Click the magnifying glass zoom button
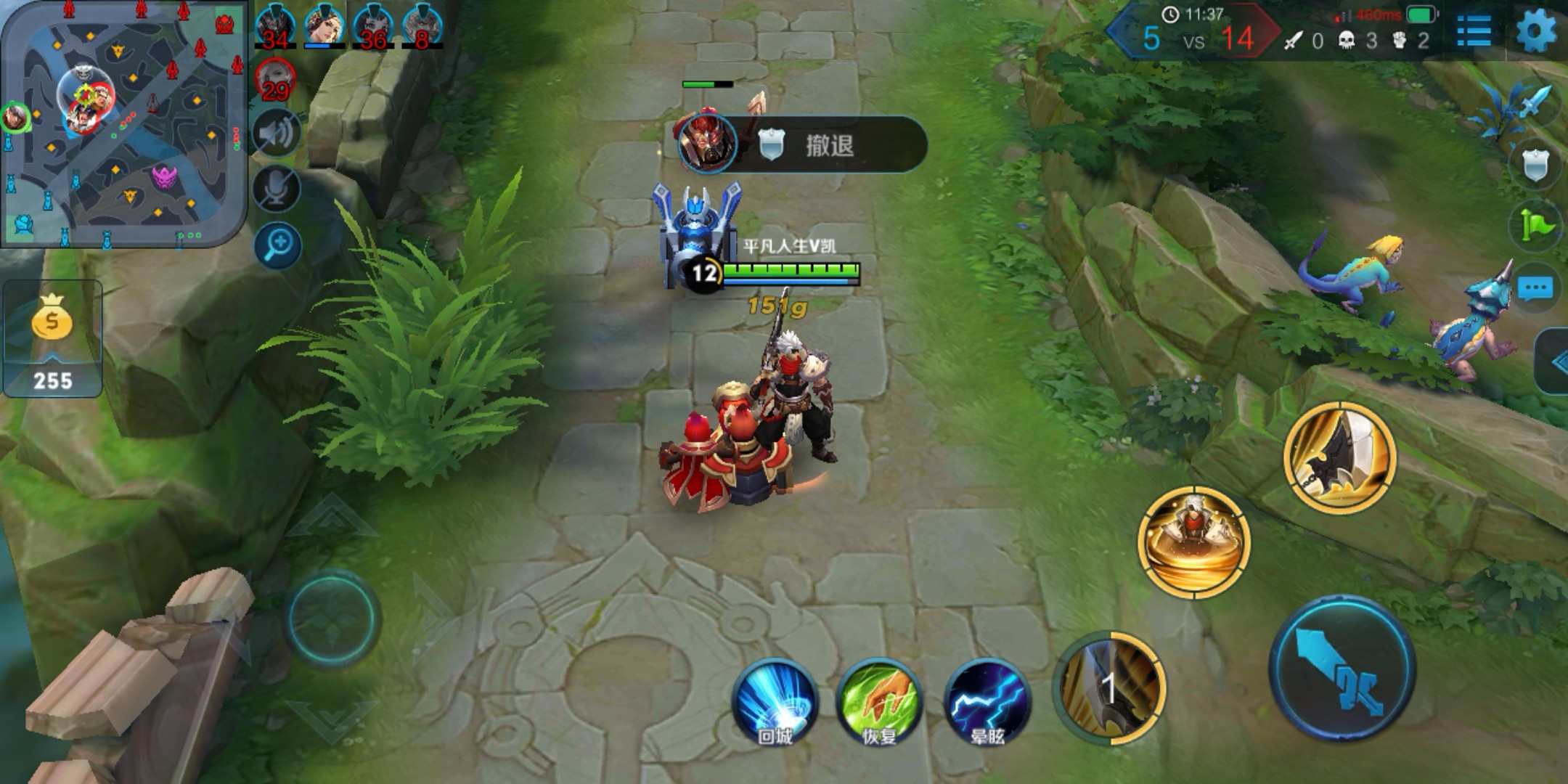Viewport: 1568px width, 784px height. 277,245
